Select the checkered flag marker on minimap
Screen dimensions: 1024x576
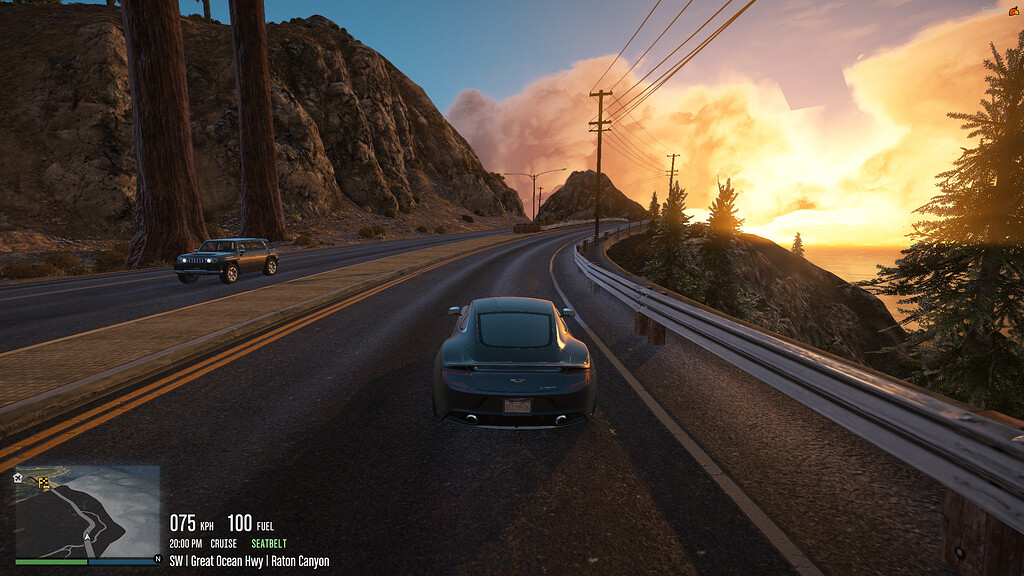coord(44,483)
